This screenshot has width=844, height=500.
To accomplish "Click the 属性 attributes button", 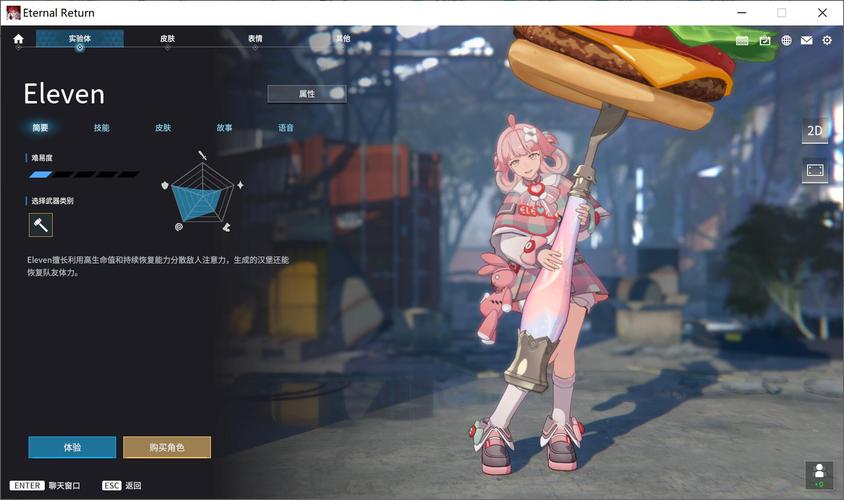I will point(307,93).
